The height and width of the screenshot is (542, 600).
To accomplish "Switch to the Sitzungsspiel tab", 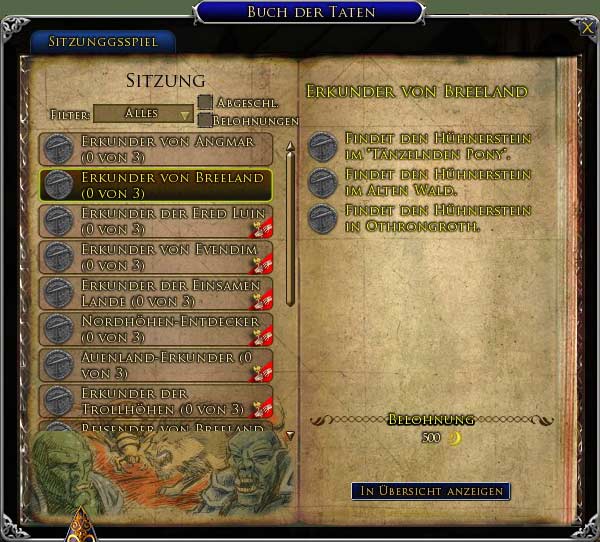I will [x=102, y=43].
